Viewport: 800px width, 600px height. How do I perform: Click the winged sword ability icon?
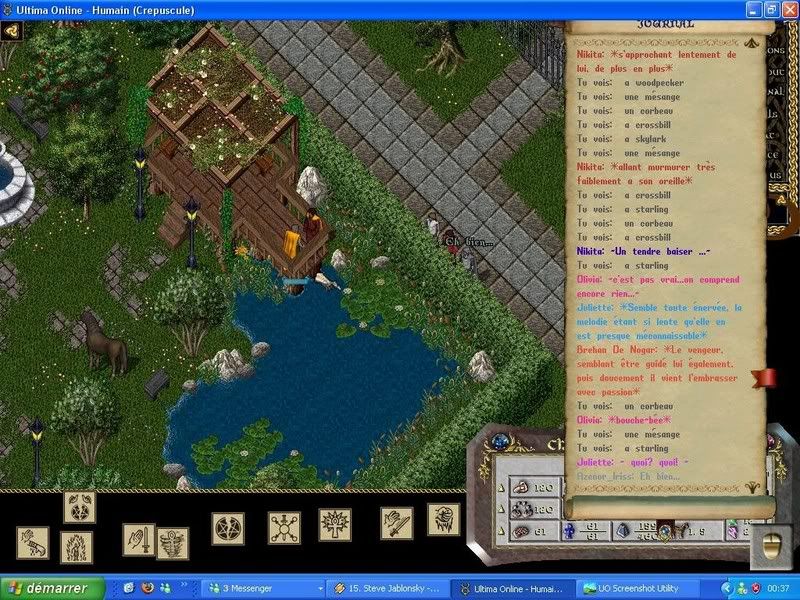point(395,522)
